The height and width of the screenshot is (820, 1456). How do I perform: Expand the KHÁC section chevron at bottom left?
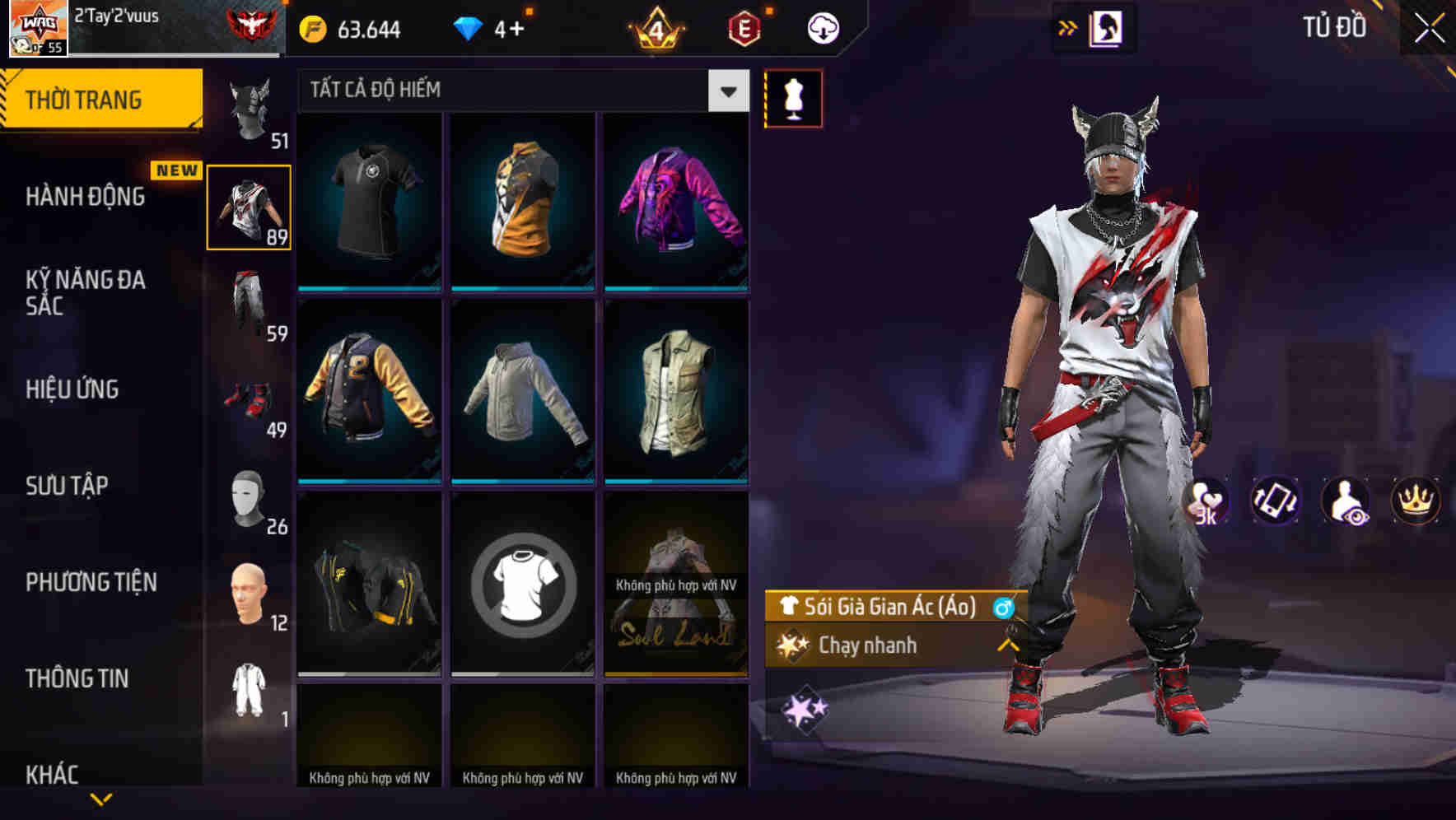(99, 797)
